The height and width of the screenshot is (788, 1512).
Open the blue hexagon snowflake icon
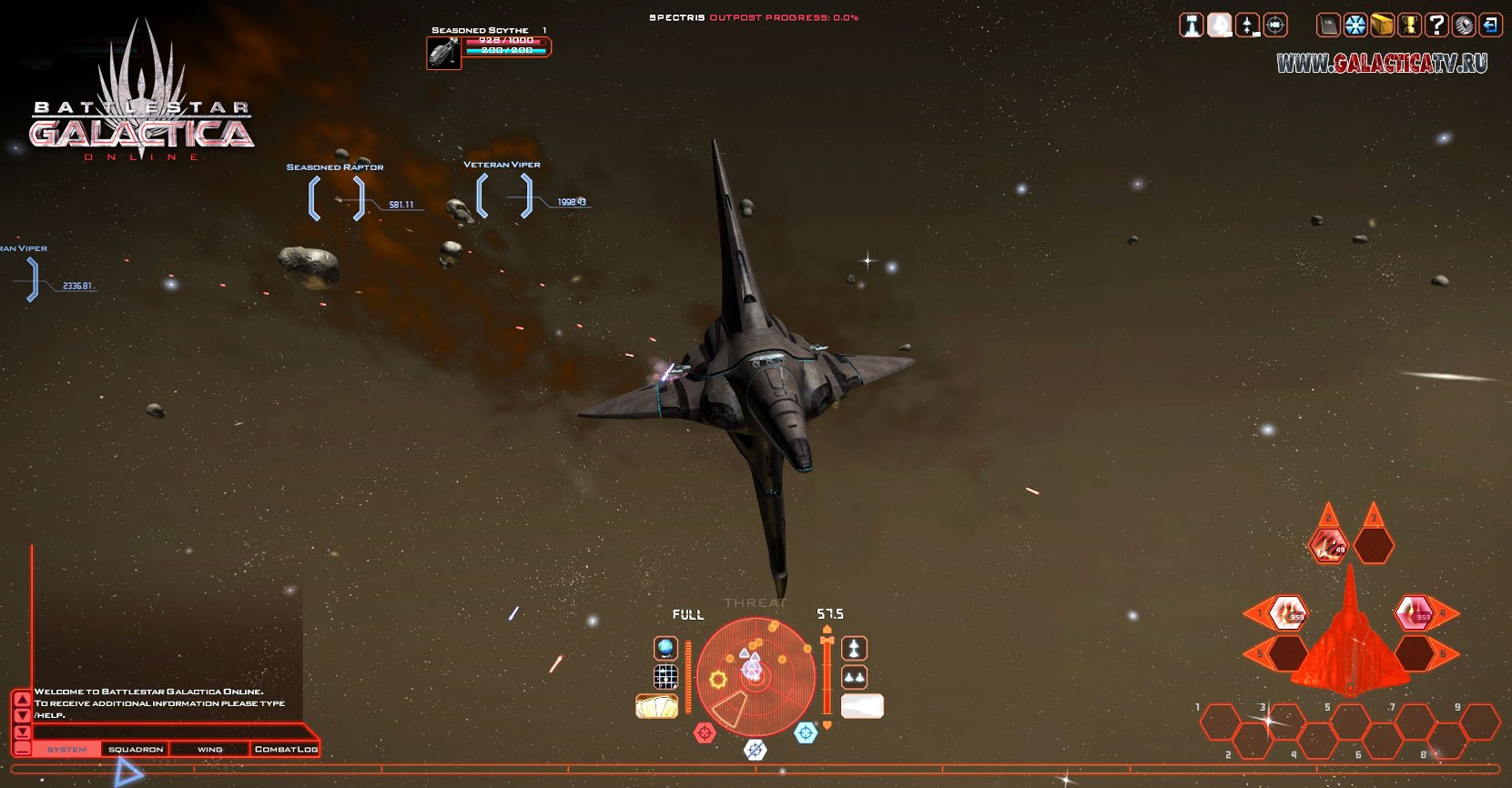click(1355, 25)
